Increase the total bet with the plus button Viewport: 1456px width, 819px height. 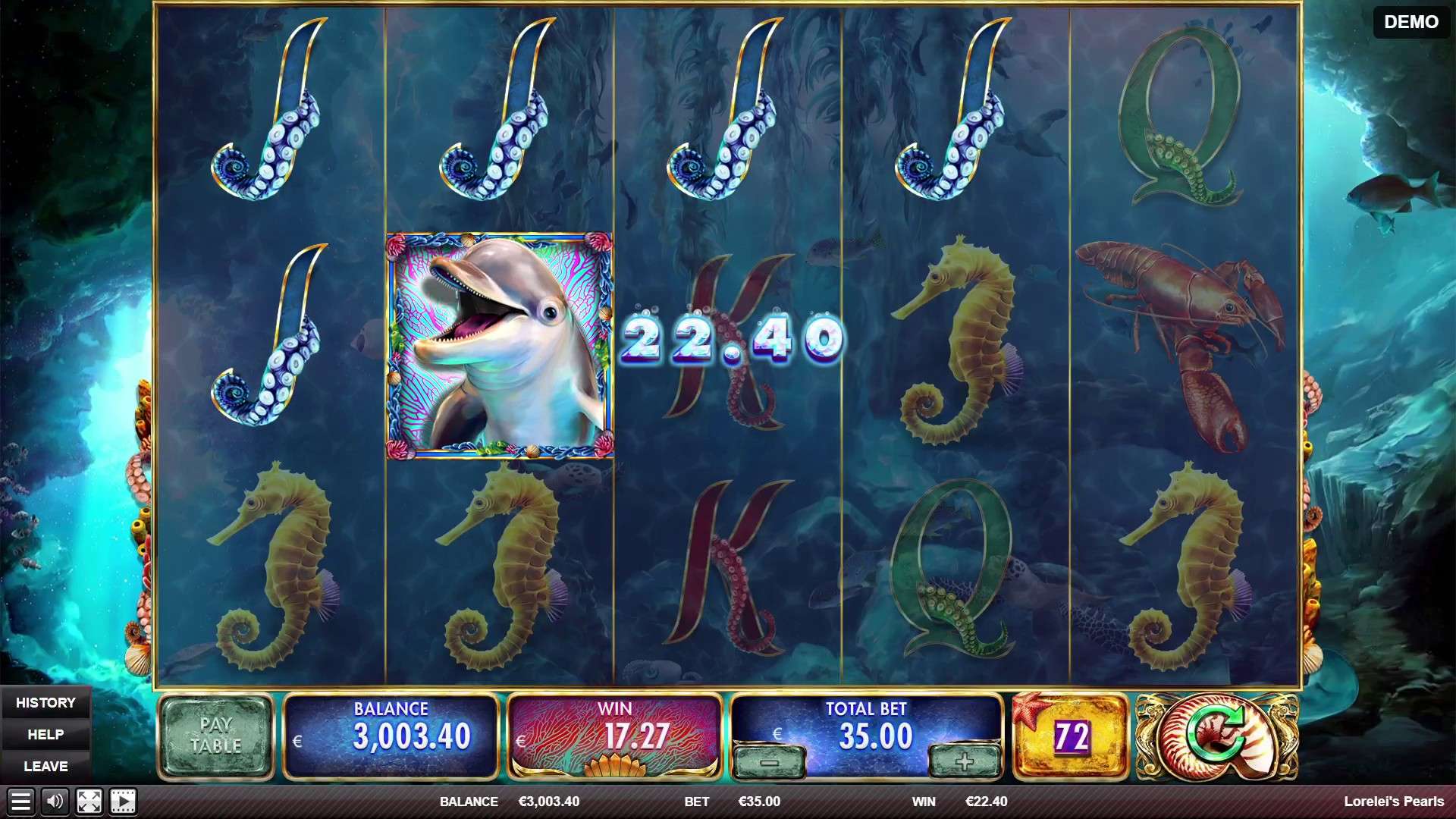[965, 762]
